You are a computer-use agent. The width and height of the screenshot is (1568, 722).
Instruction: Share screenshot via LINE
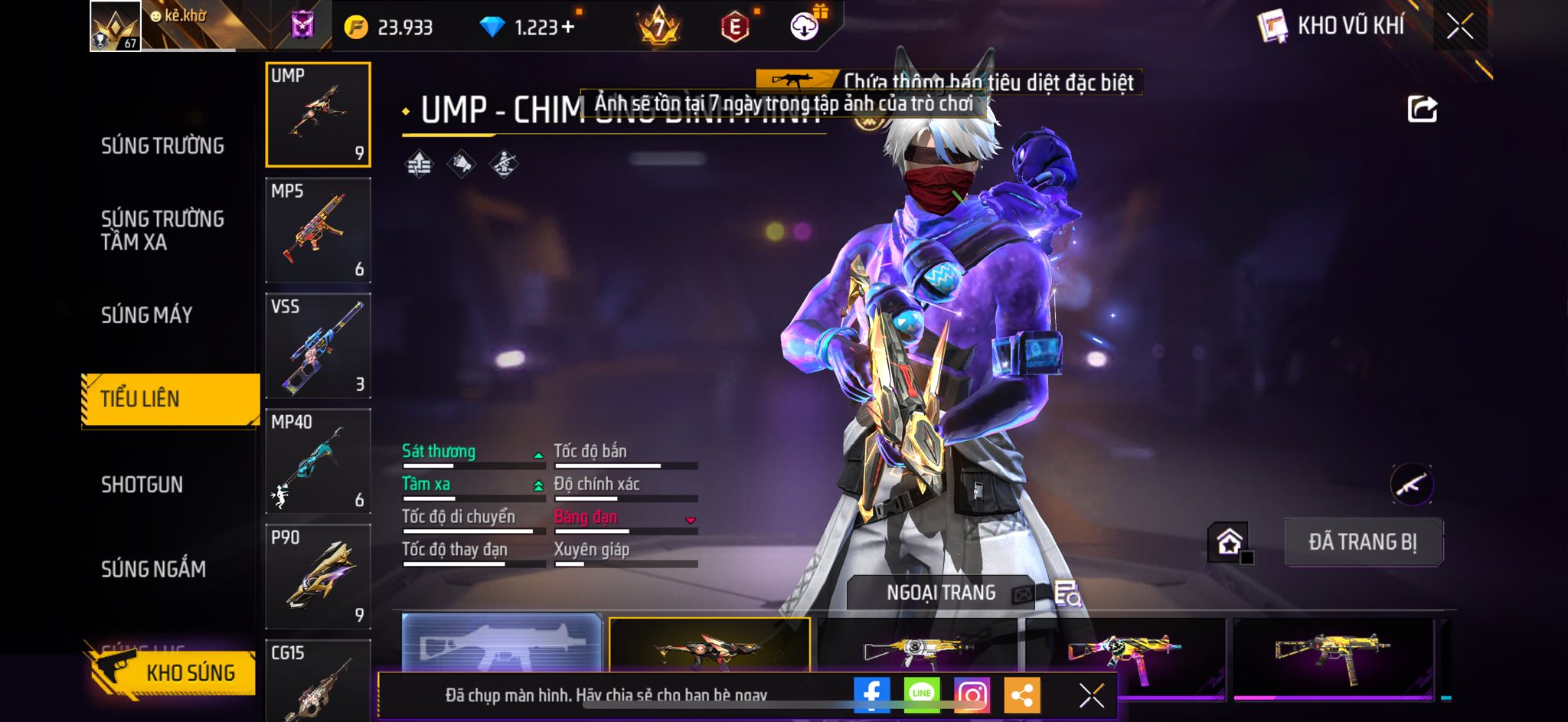coord(921,695)
